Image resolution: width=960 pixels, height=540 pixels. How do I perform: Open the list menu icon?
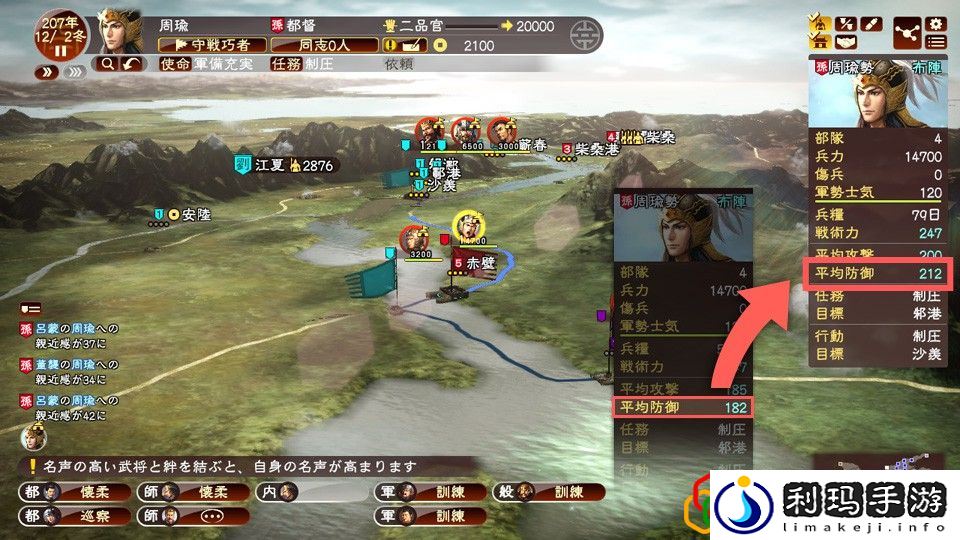(936, 42)
